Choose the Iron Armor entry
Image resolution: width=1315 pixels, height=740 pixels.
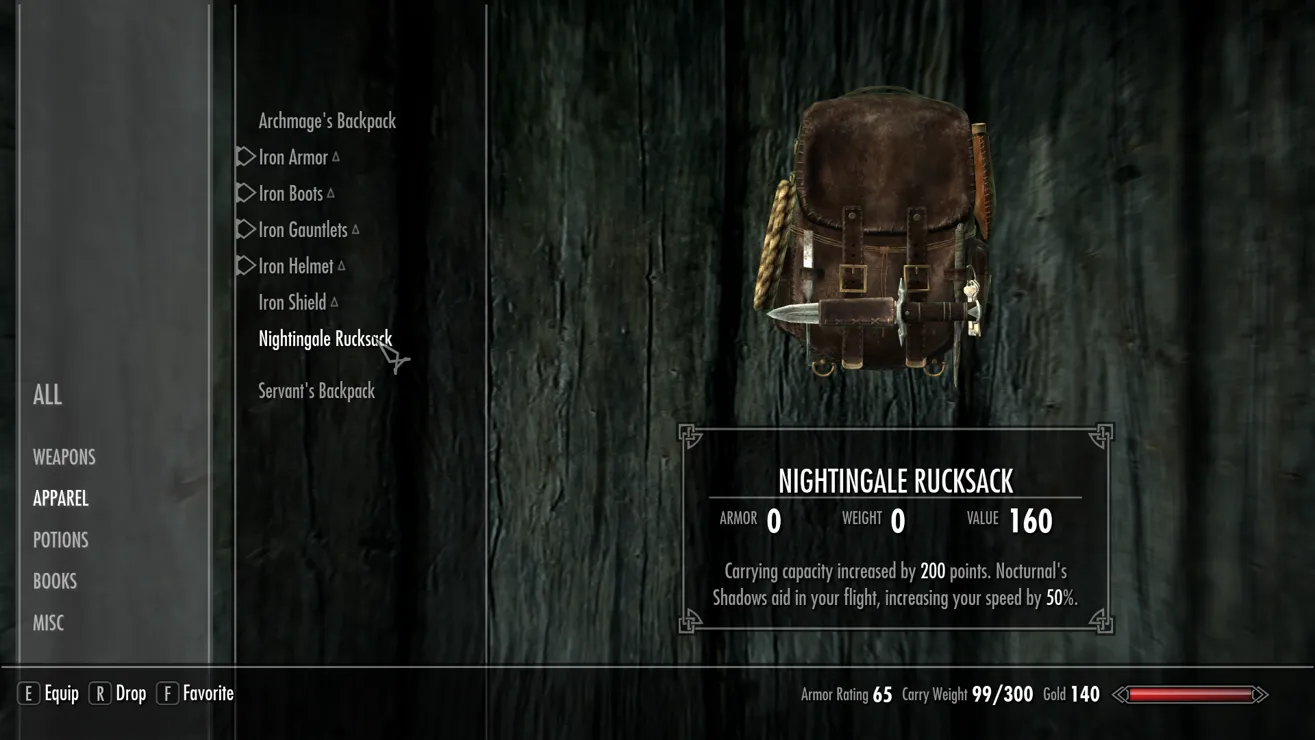pos(293,157)
